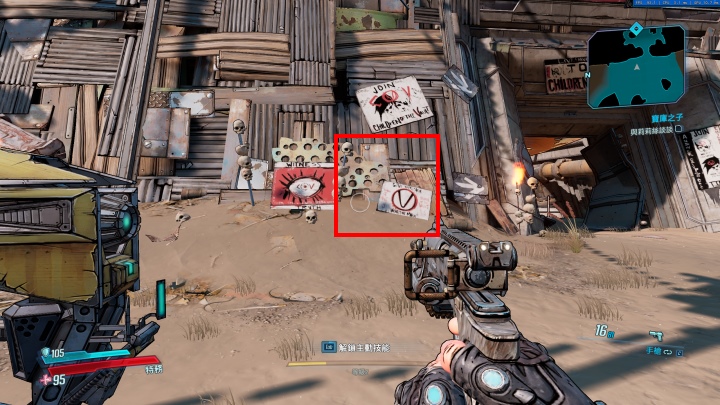Screen dimensions: 720x405
Task: Select the pistol weapon icon
Action: tap(657, 335)
